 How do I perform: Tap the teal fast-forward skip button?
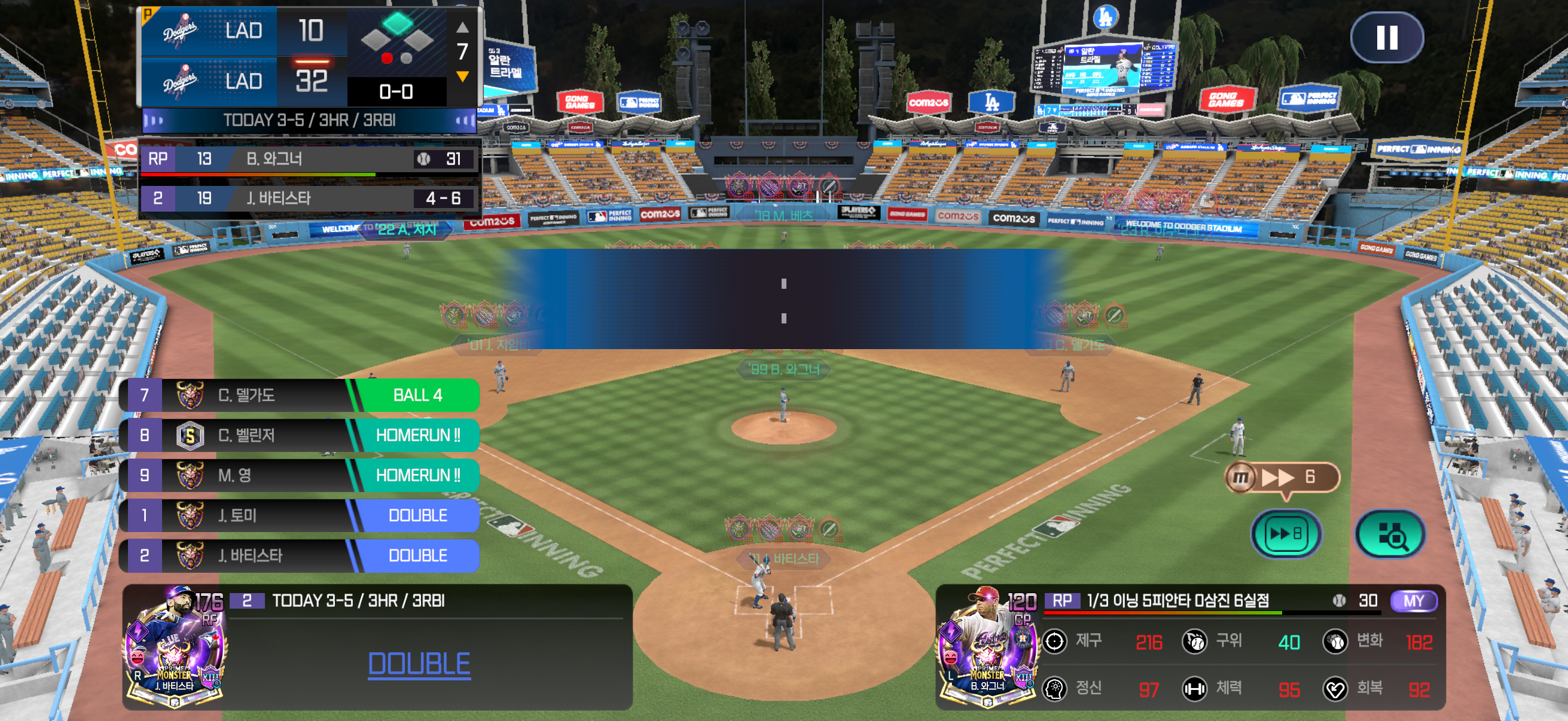point(1286,534)
